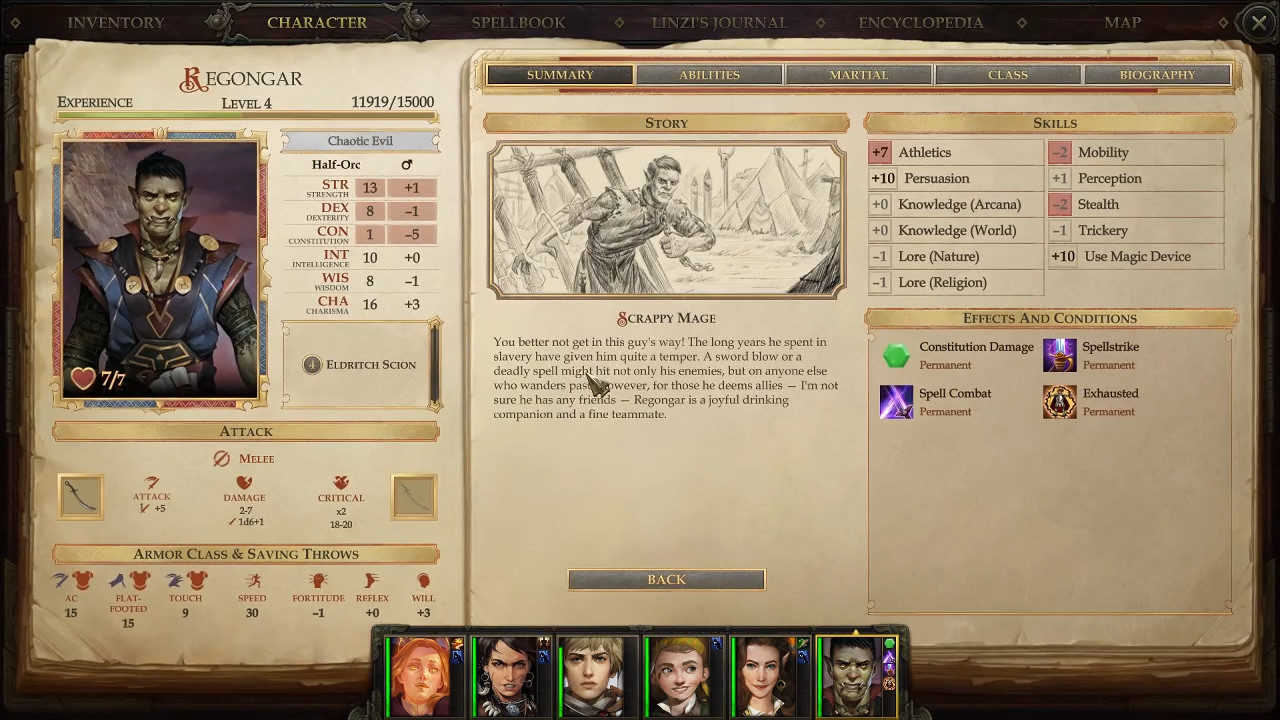Switch to the Spellbook screen

tap(518, 22)
